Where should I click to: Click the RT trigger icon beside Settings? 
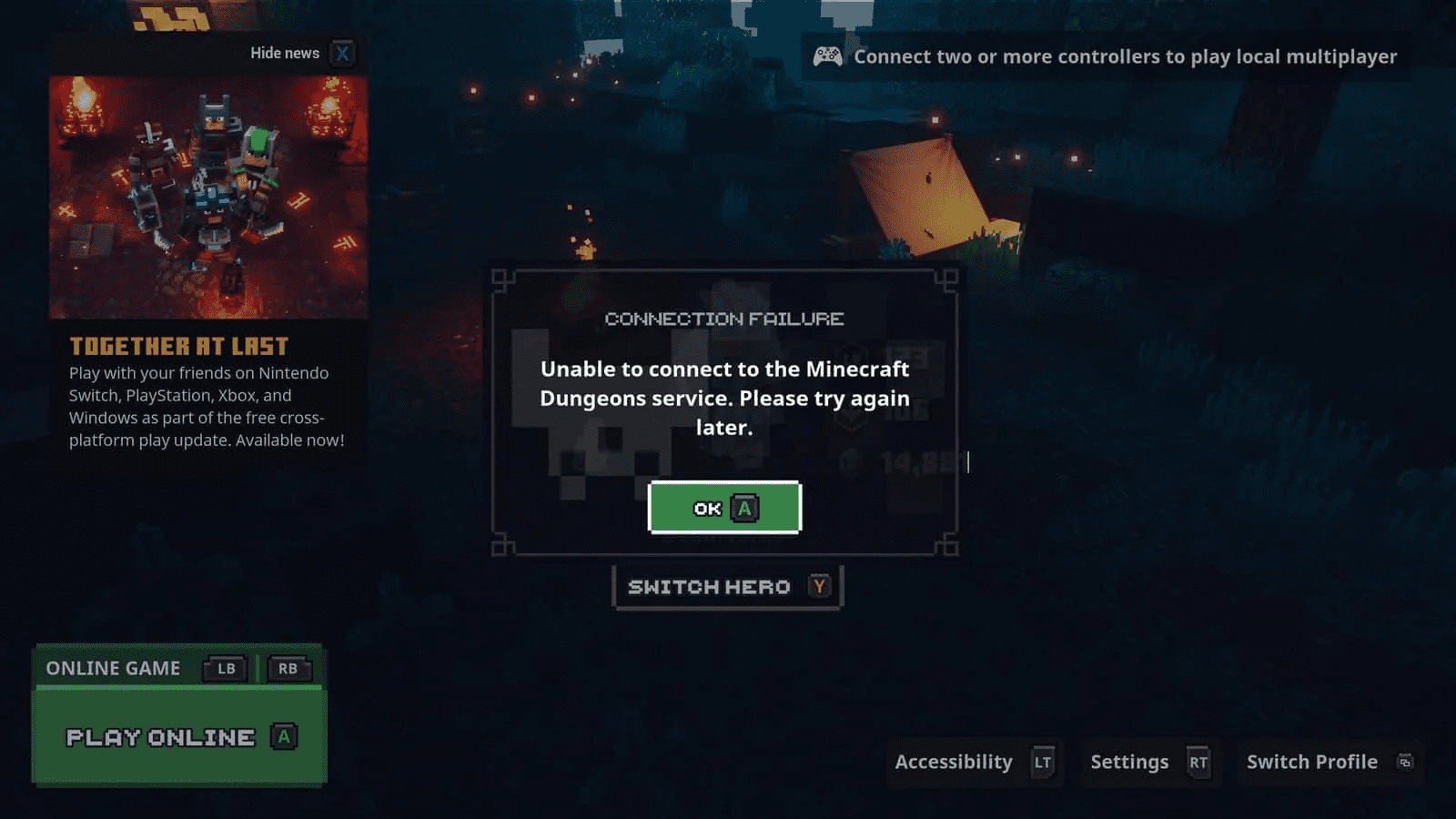click(x=1198, y=763)
